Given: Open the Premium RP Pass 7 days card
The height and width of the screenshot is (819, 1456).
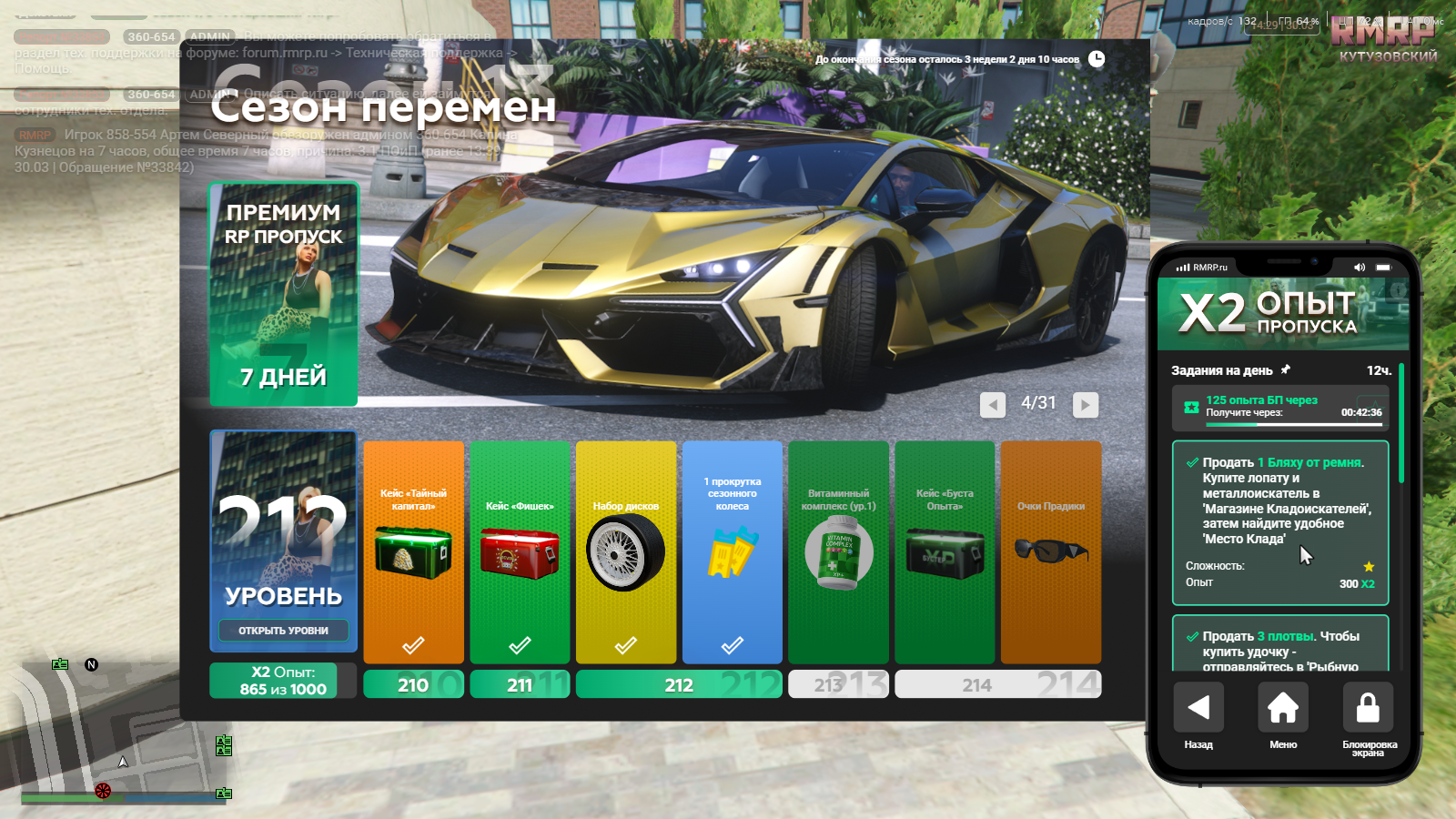Looking at the screenshot, I should (284, 294).
